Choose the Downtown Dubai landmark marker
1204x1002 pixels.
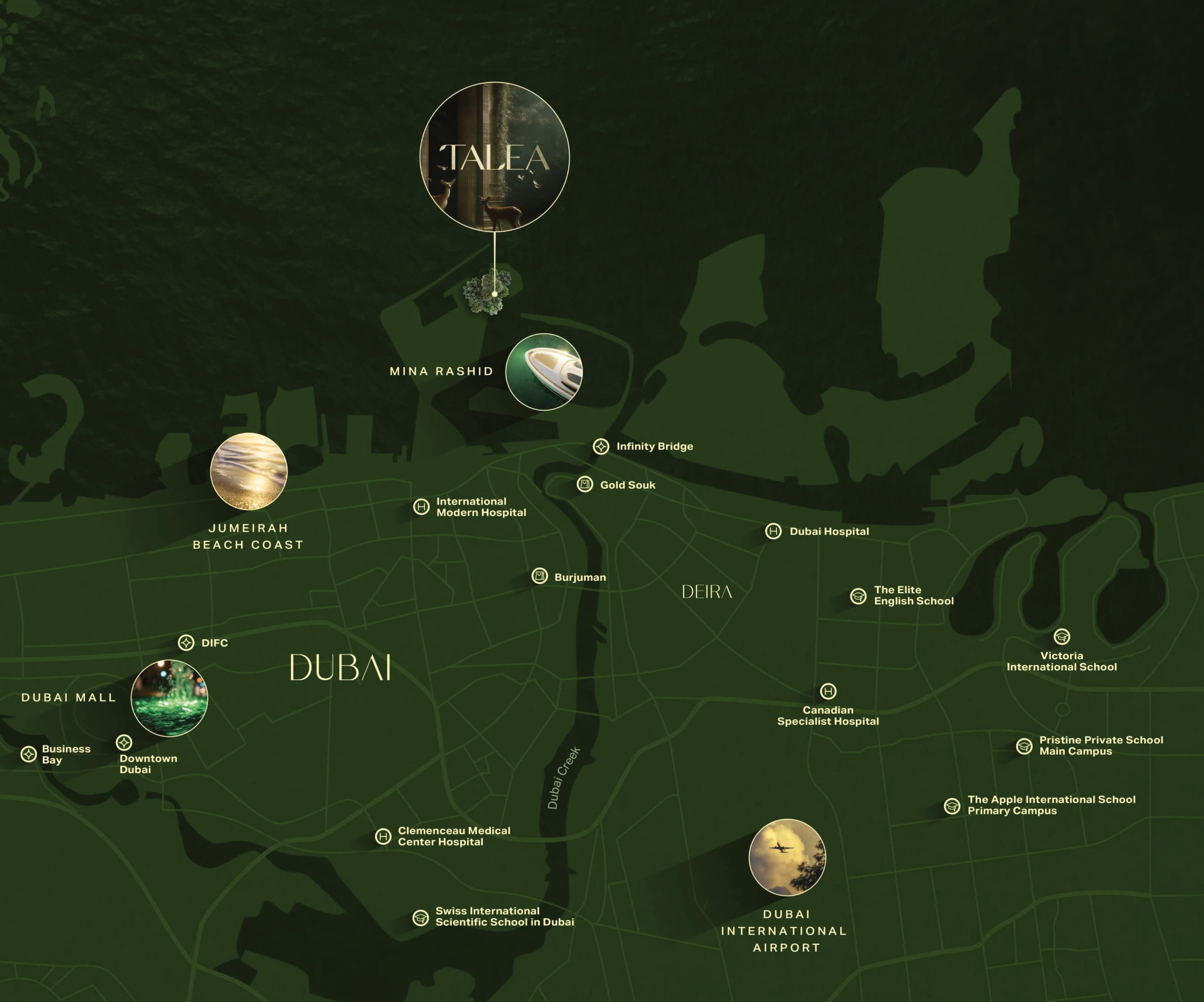coord(124,742)
